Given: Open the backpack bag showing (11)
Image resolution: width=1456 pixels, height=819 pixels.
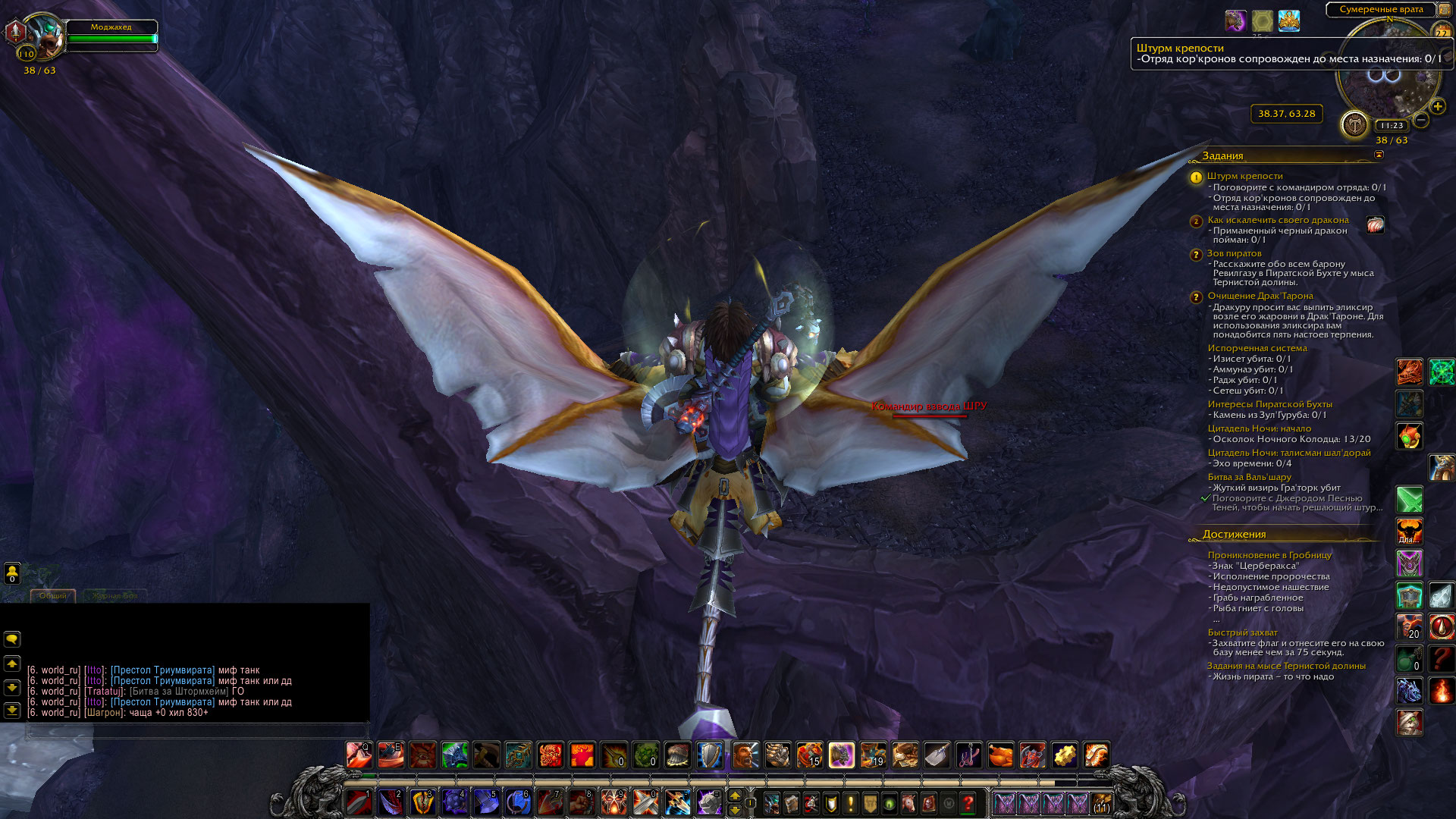Looking at the screenshot, I should [1102, 803].
